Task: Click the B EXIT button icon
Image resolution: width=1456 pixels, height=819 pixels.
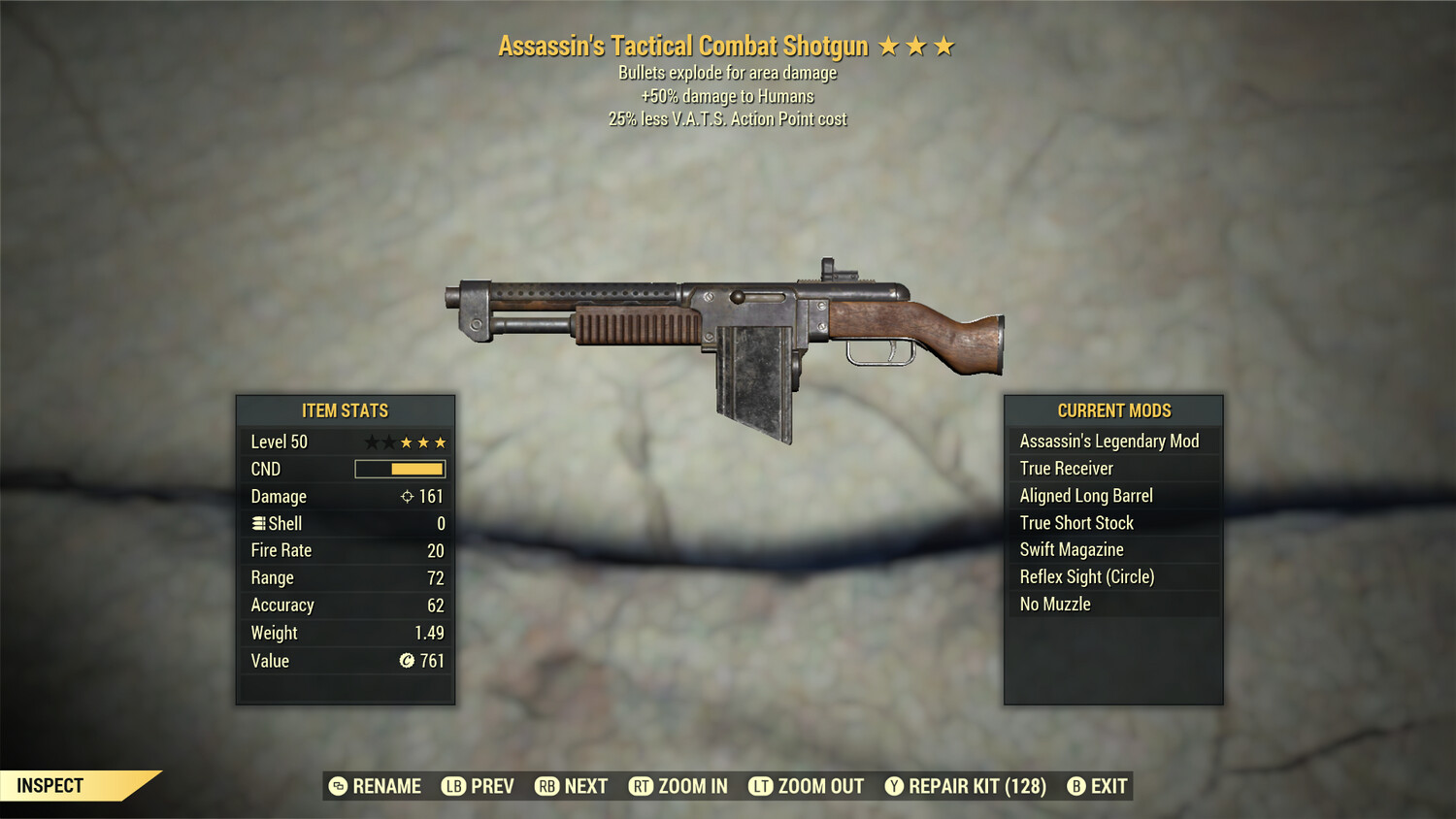Action: click(1075, 786)
